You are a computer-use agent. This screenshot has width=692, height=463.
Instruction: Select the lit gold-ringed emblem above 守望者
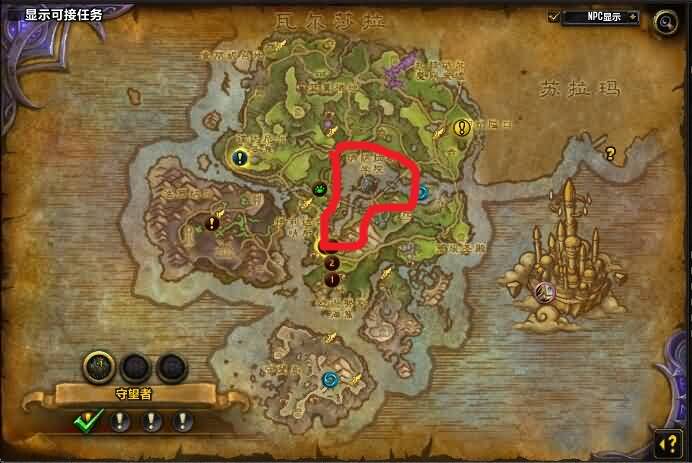point(98,365)
